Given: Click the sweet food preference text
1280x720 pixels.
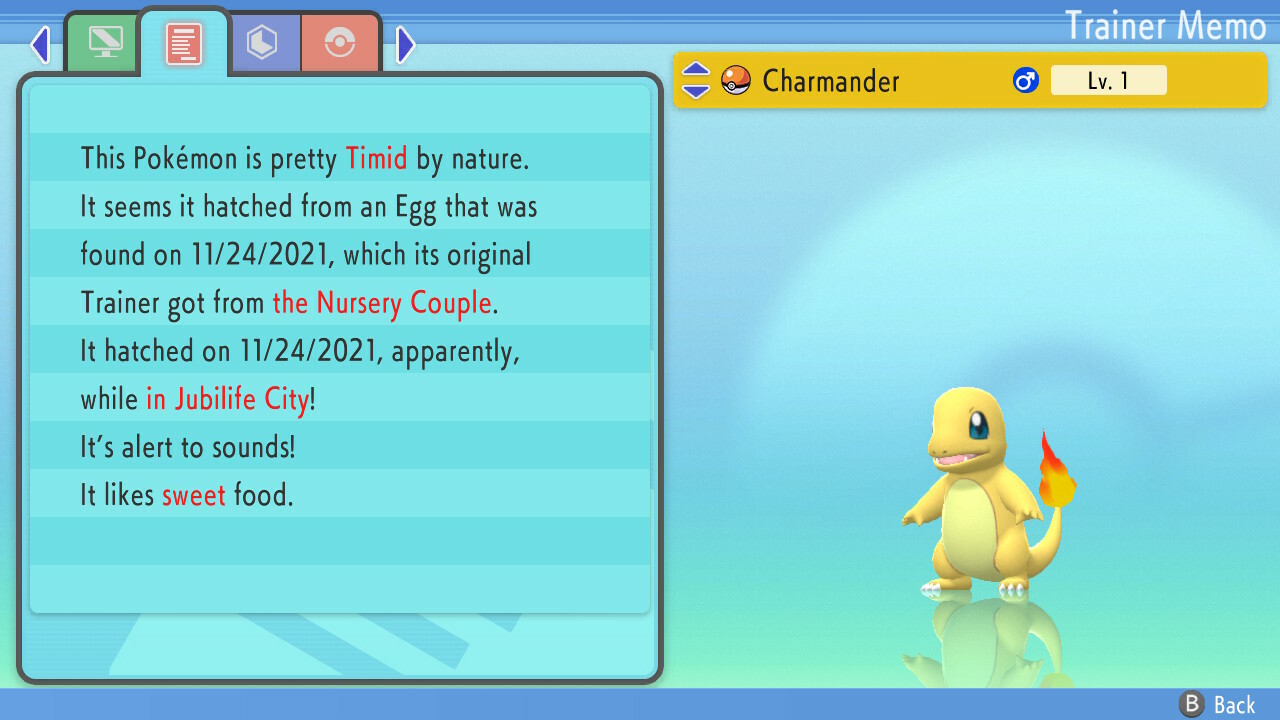Looking at the screenshot, I should [194, 495].
